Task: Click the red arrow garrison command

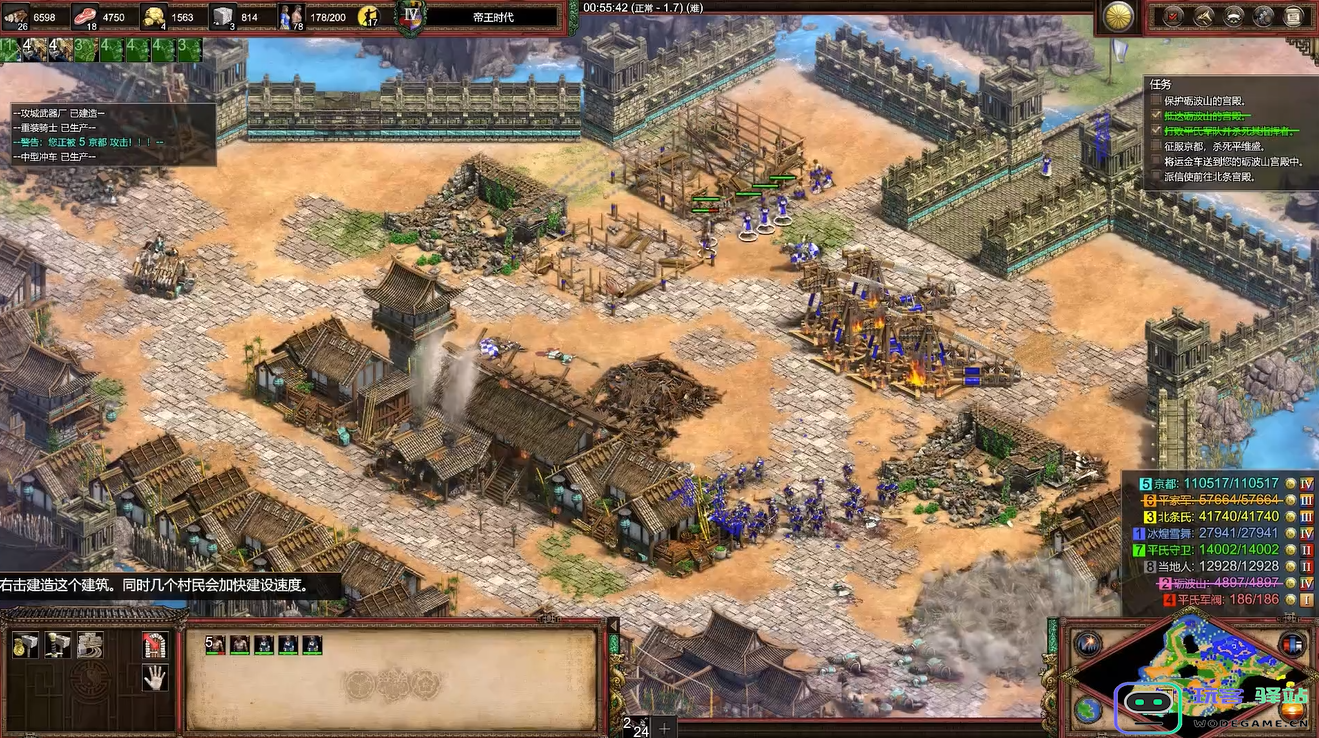Action: (153, 646)
